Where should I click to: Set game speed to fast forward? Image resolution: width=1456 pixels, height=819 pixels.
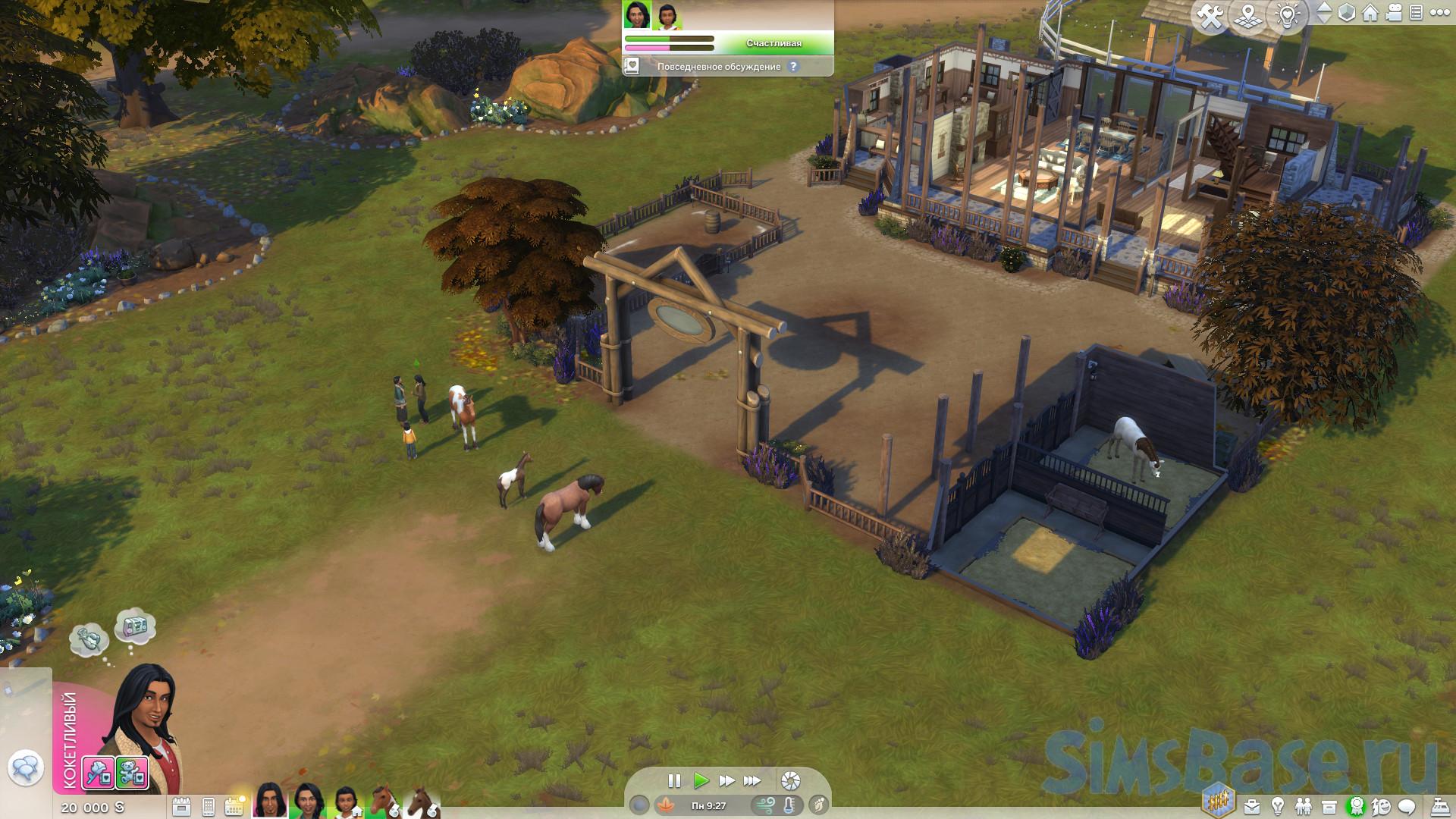tap(726, 780)
